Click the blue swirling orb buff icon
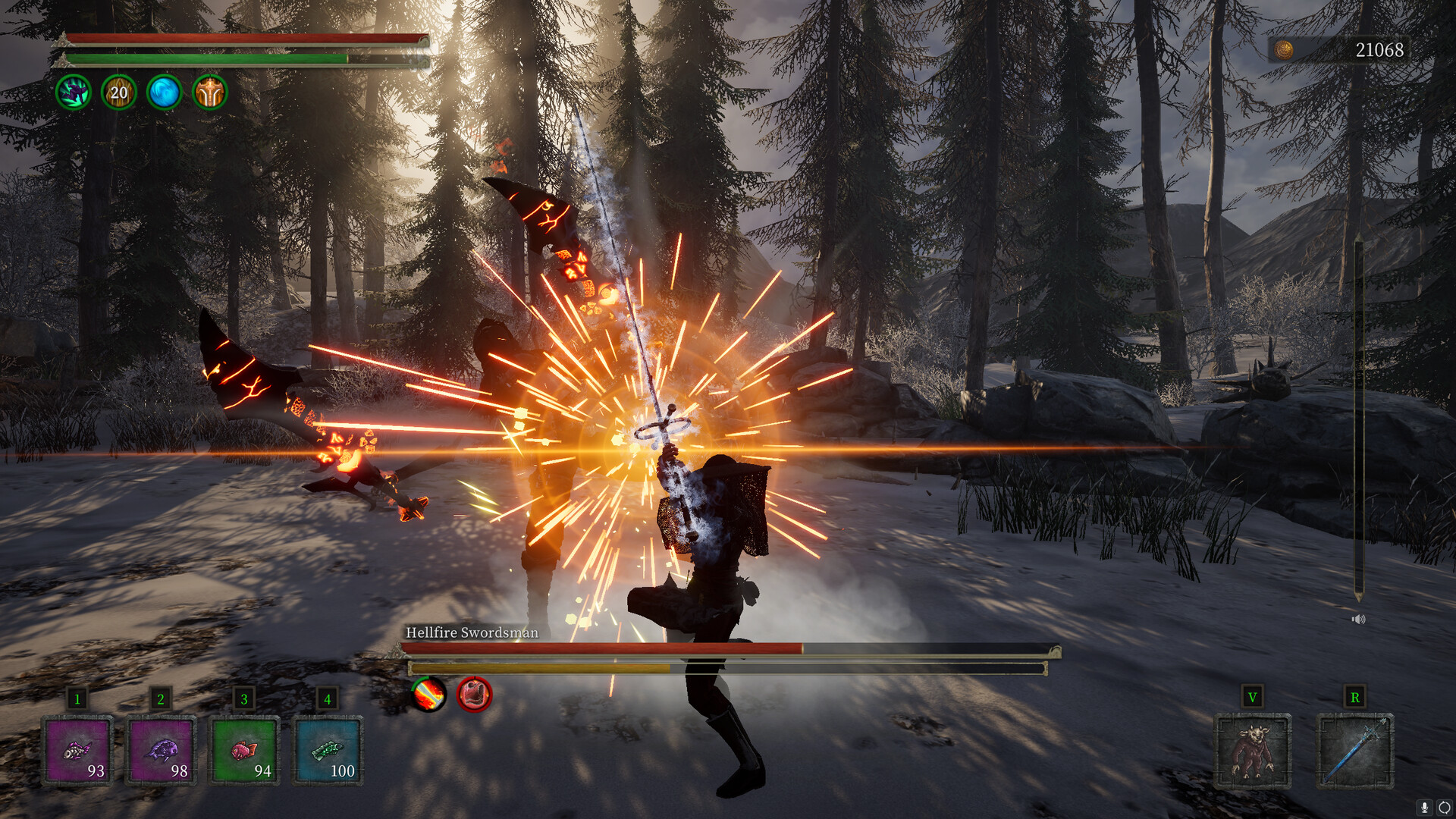This screenshot has width=1456, height=819. pyautogui.click(x=165, y=93)
